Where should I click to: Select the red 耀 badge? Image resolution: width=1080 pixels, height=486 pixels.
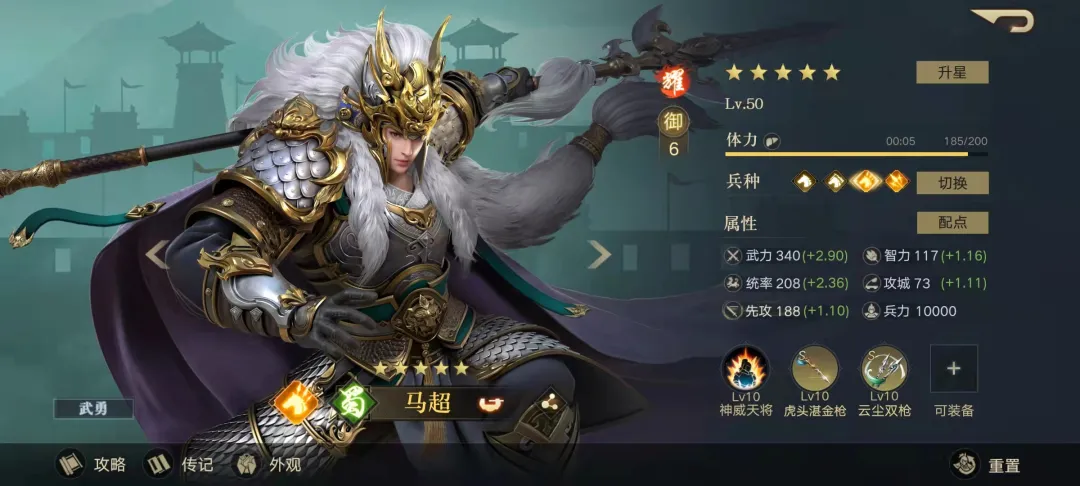671,79
